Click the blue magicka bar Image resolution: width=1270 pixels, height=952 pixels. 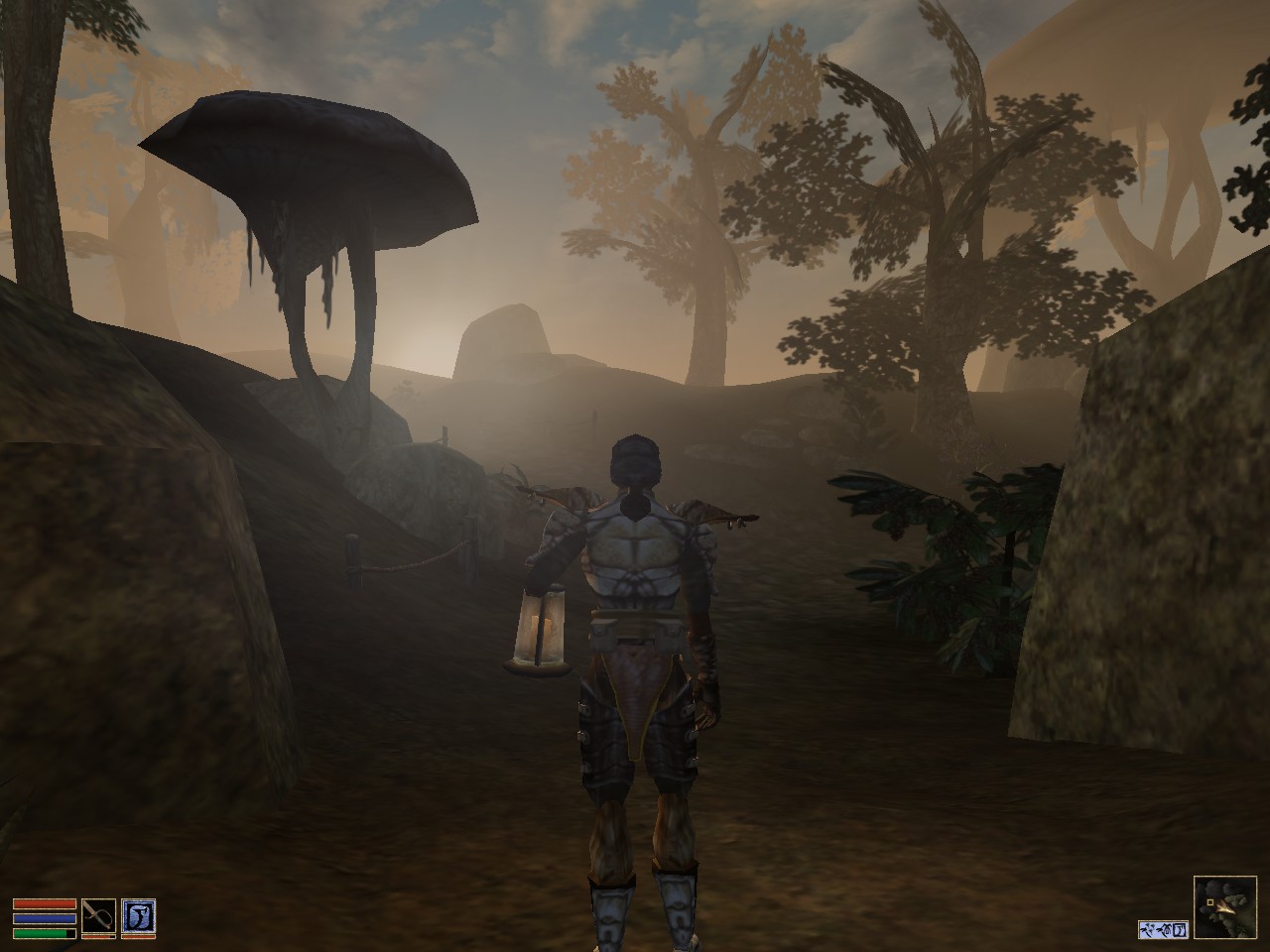click(x=45, y=917)
